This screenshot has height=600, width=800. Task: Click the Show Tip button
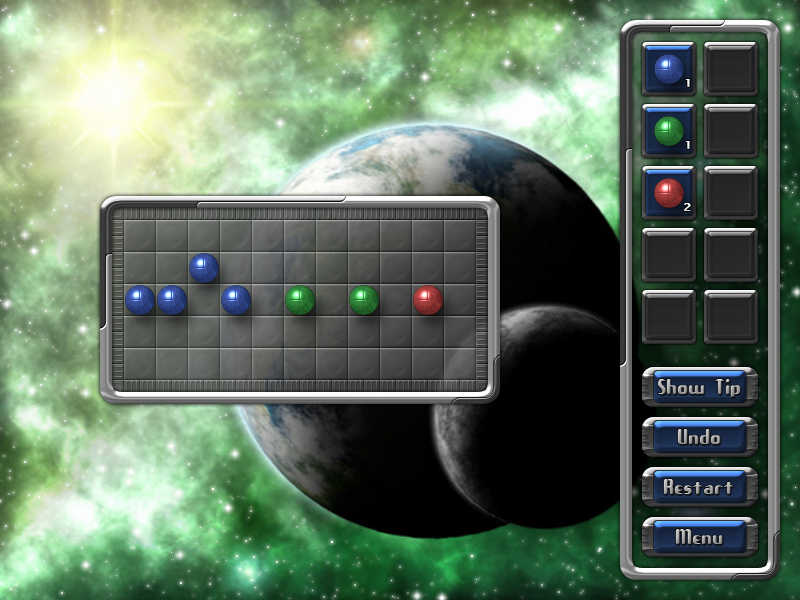[699, 387]
